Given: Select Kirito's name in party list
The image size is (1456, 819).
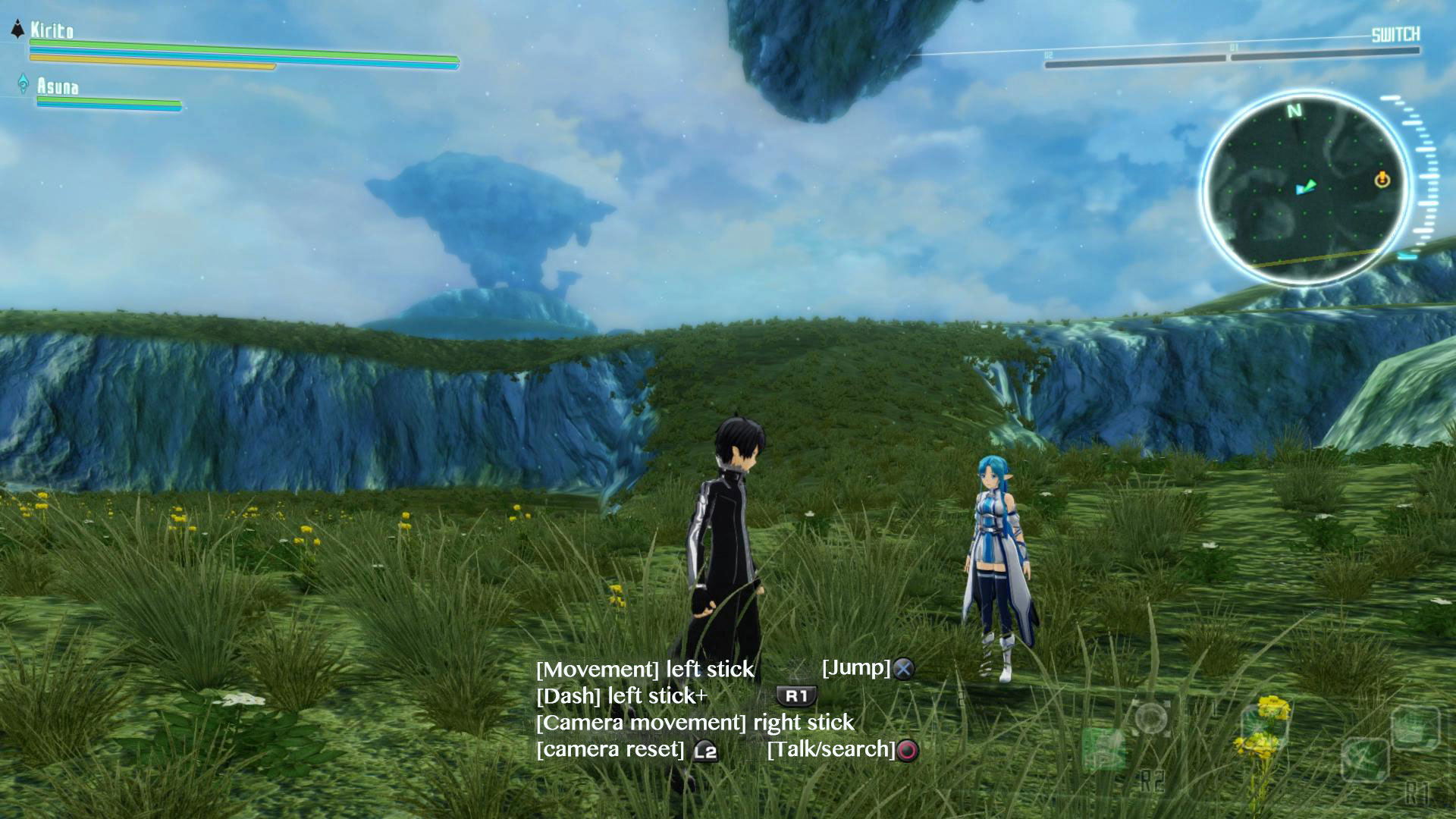Looking at the screenshot, I should pyautogui.click(x=52, y=30).
